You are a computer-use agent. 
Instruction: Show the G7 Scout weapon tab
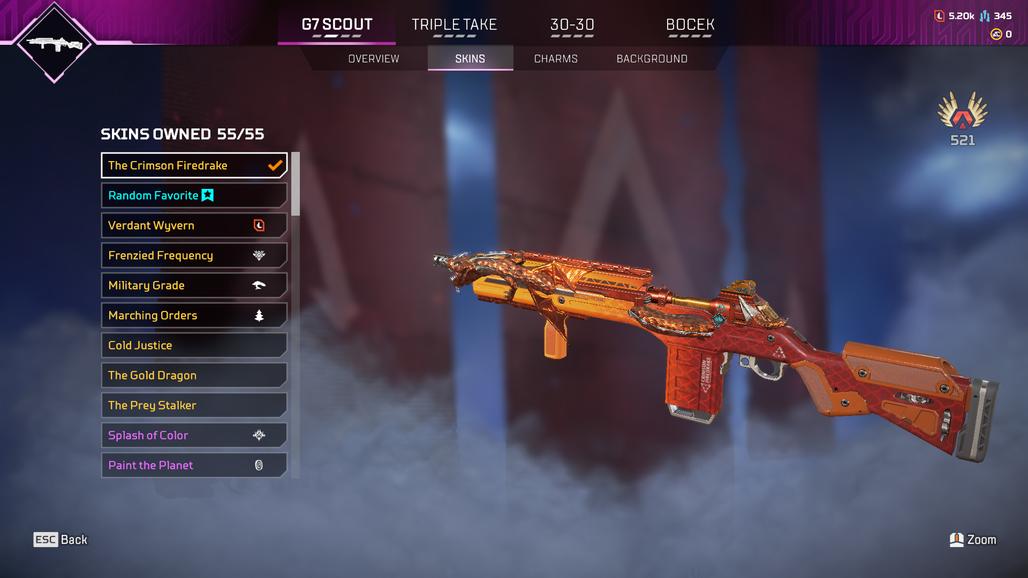click(337, 25)
